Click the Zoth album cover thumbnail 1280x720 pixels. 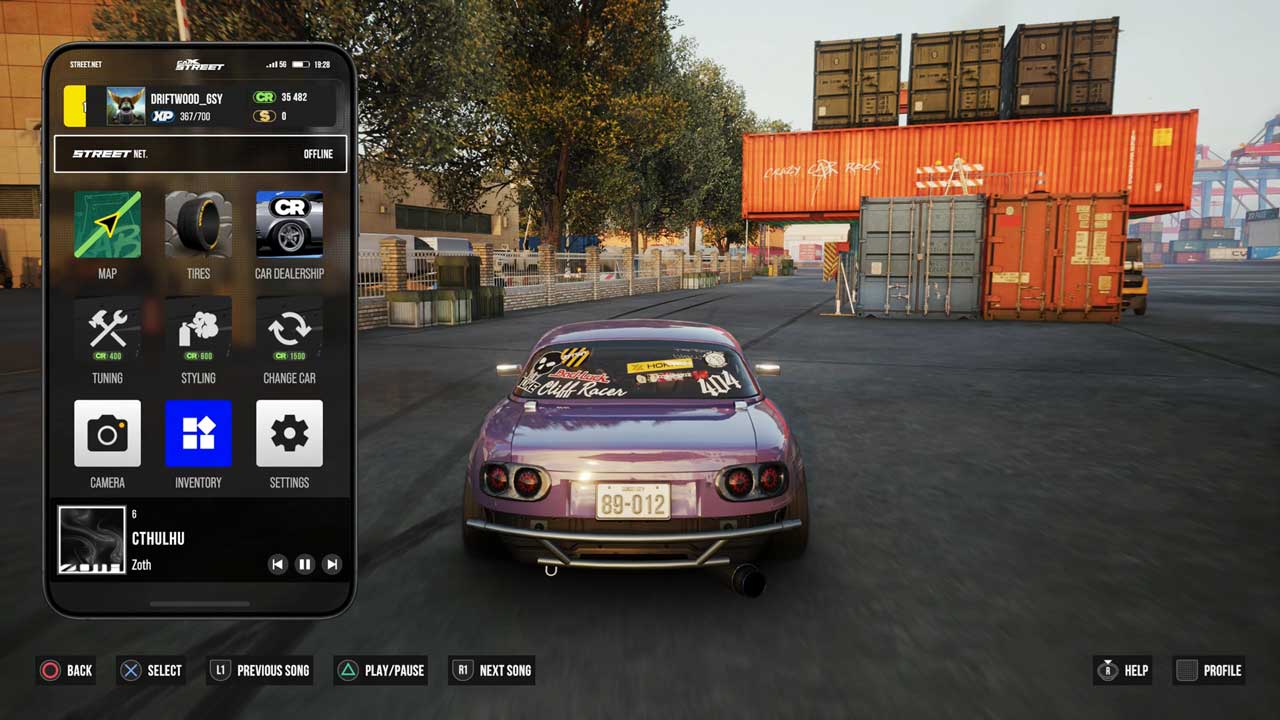point(91,540)
